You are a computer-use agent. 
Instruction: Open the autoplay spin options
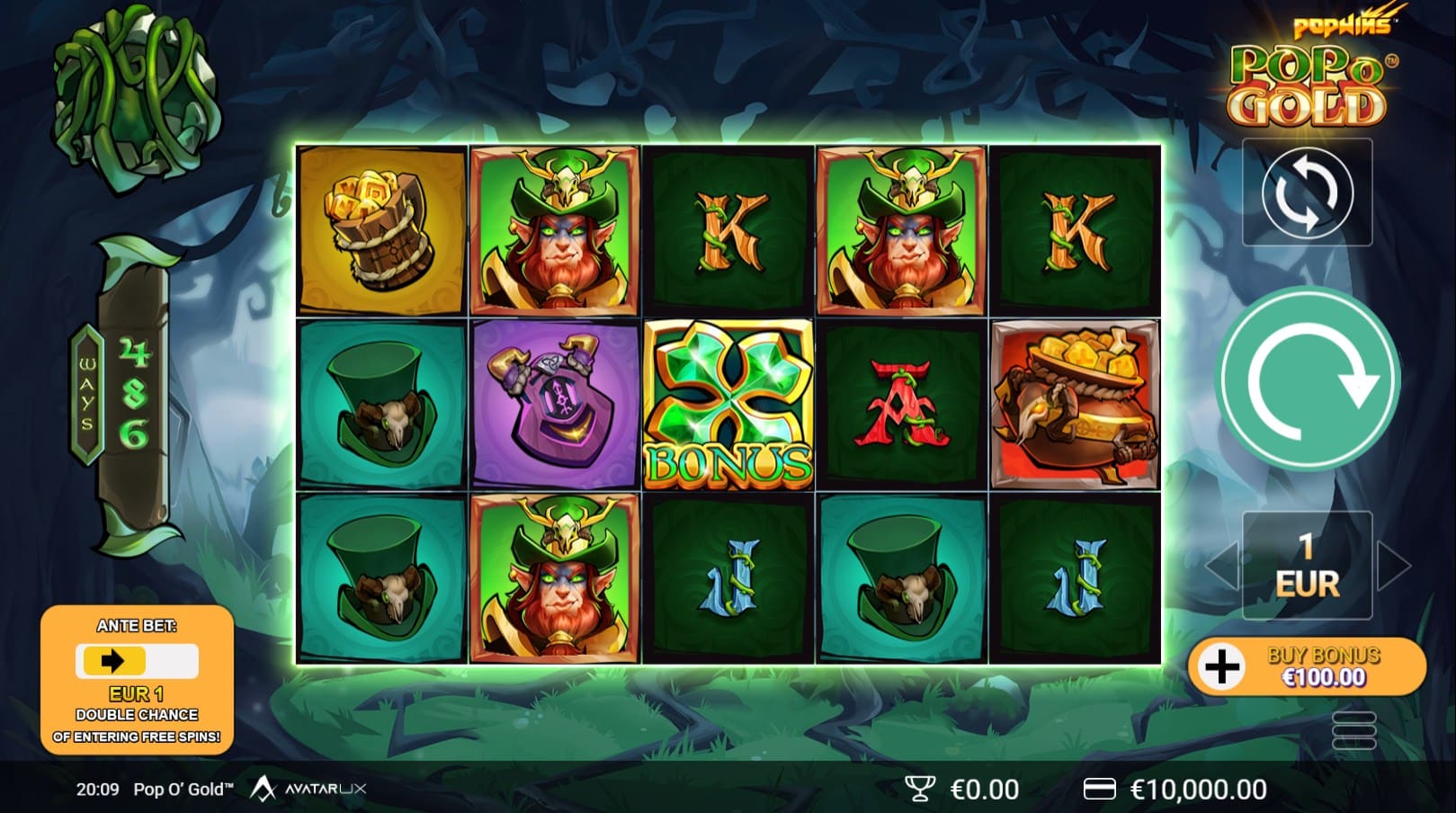(x=1307, y=192)
